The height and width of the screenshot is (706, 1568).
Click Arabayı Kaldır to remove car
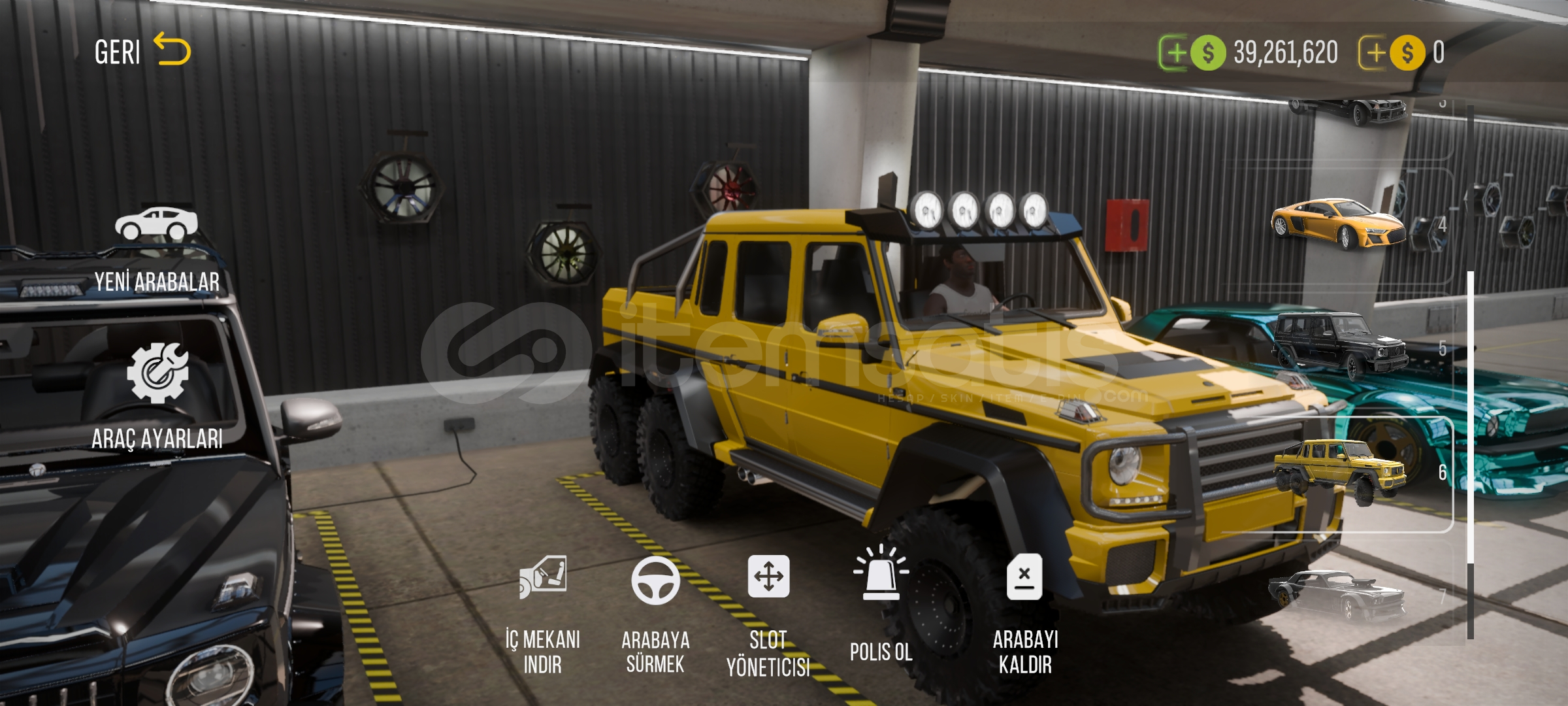[x=1025, y=614]
